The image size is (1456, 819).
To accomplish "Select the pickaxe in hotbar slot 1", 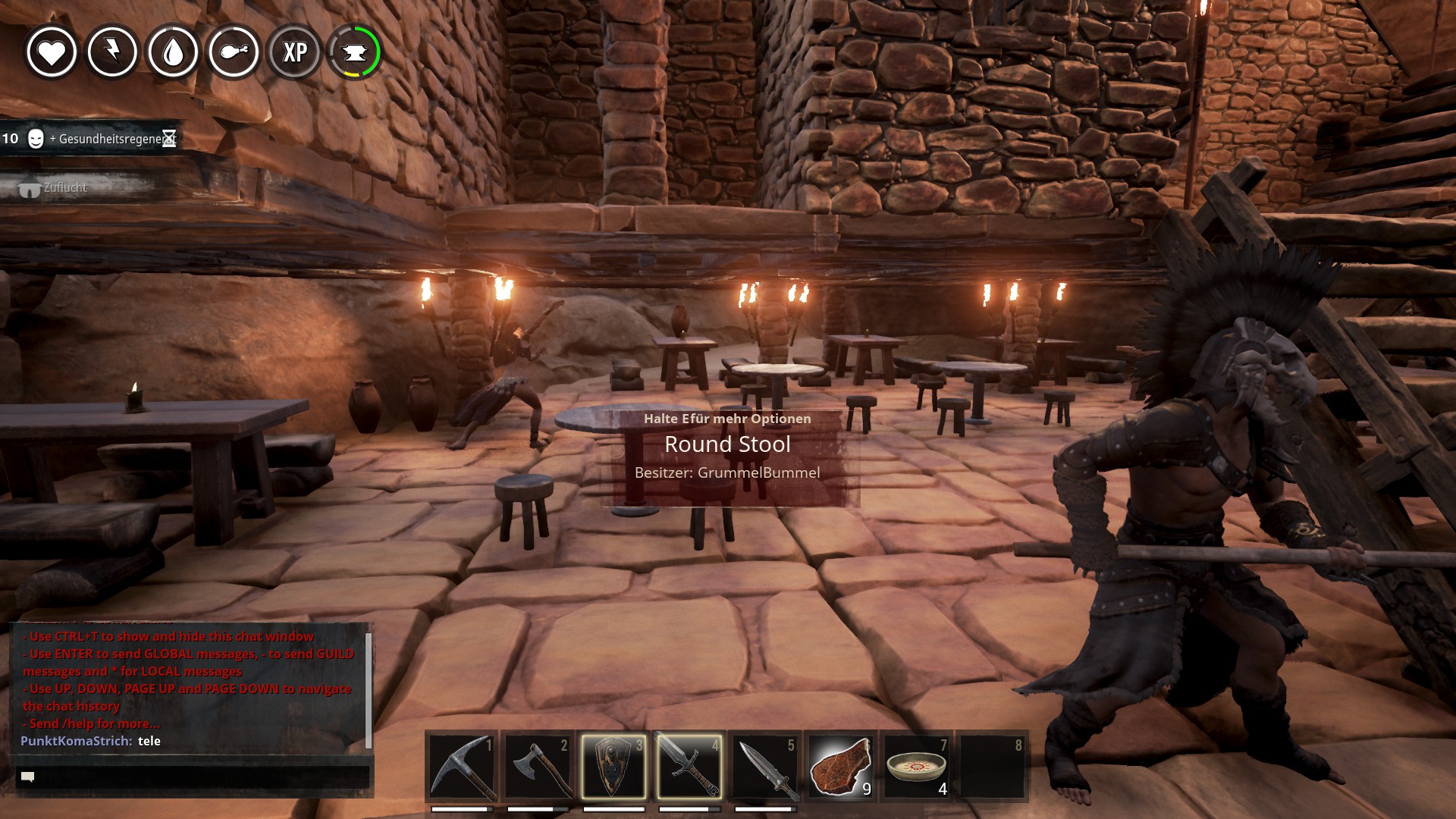I will 462,767.
